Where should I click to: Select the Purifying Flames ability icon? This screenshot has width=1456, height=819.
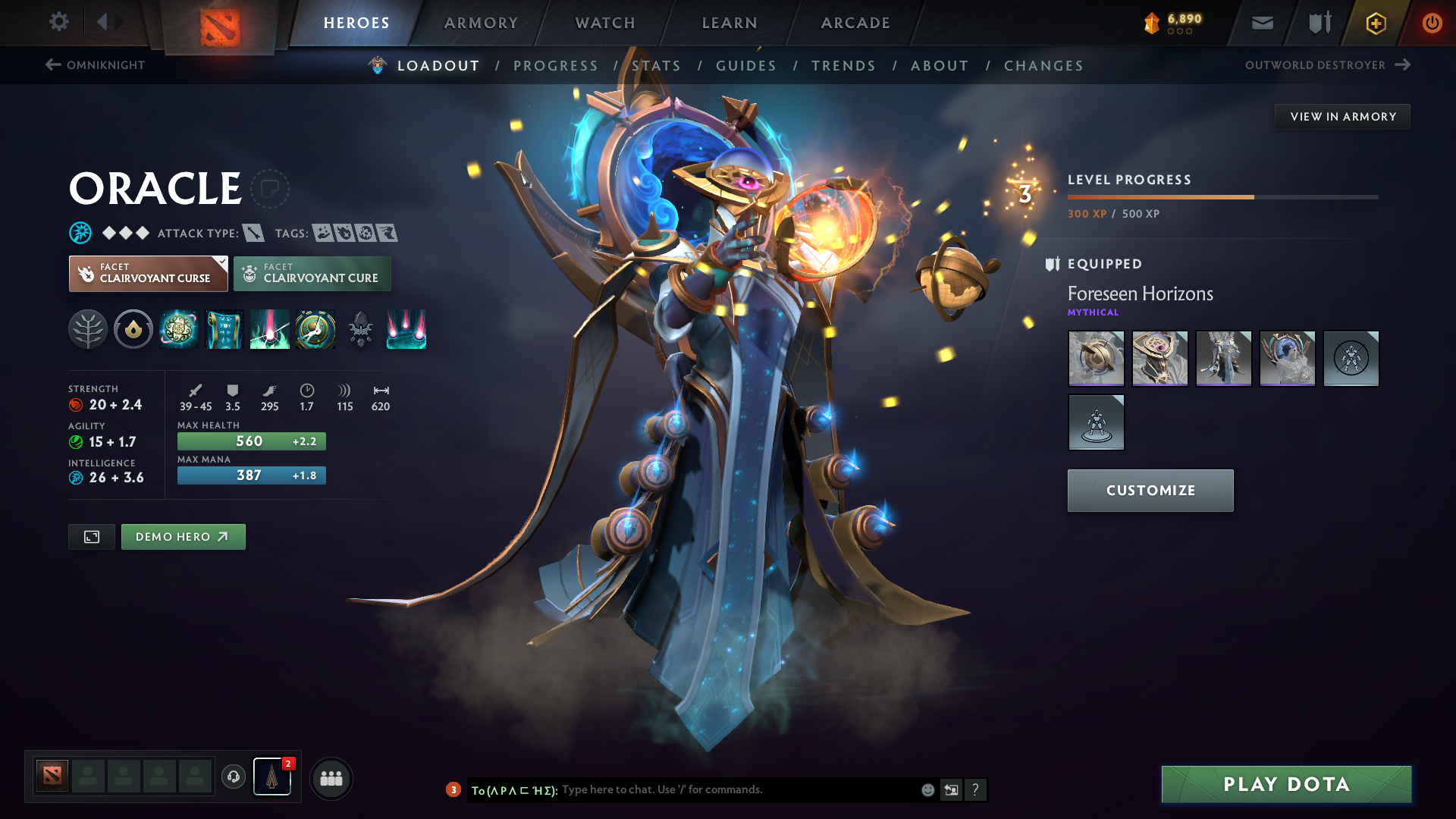coord(270,329)
